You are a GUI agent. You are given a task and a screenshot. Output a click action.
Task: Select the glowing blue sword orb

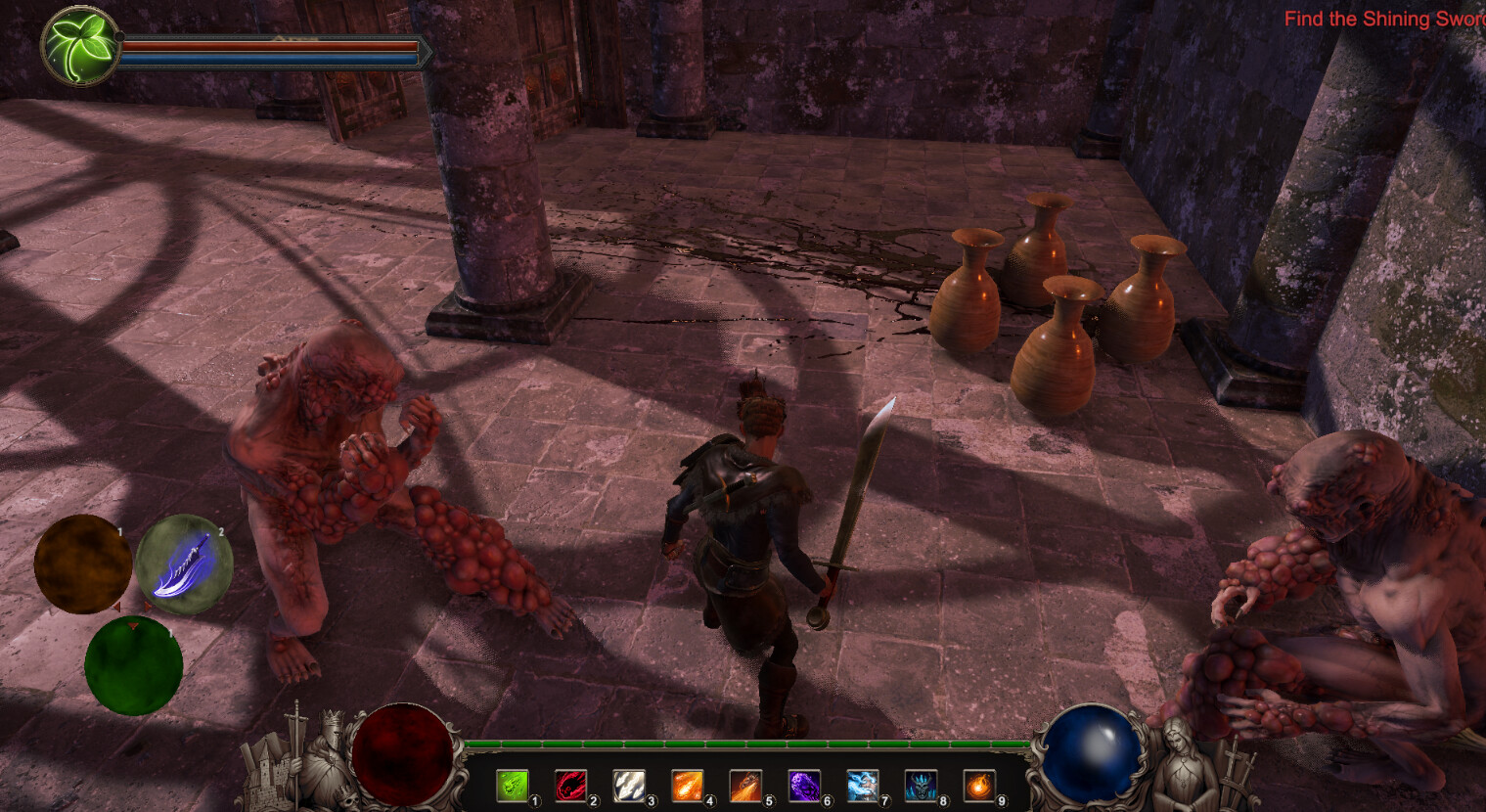pos(184,564)
